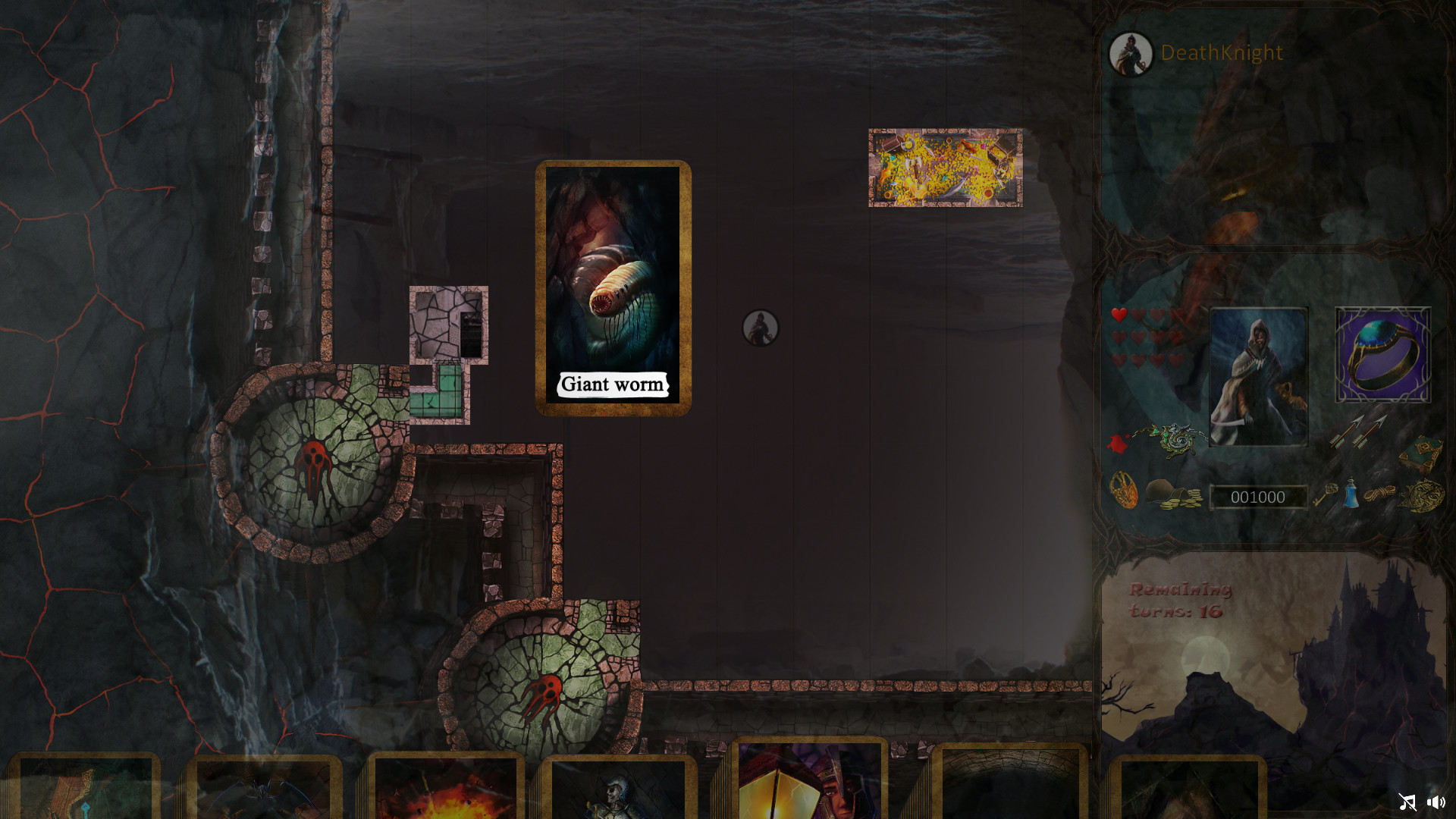Viewport: 1456px width, 819px height.
Task: Open the magic ring equipment slot
Action: pos(1382,353)
